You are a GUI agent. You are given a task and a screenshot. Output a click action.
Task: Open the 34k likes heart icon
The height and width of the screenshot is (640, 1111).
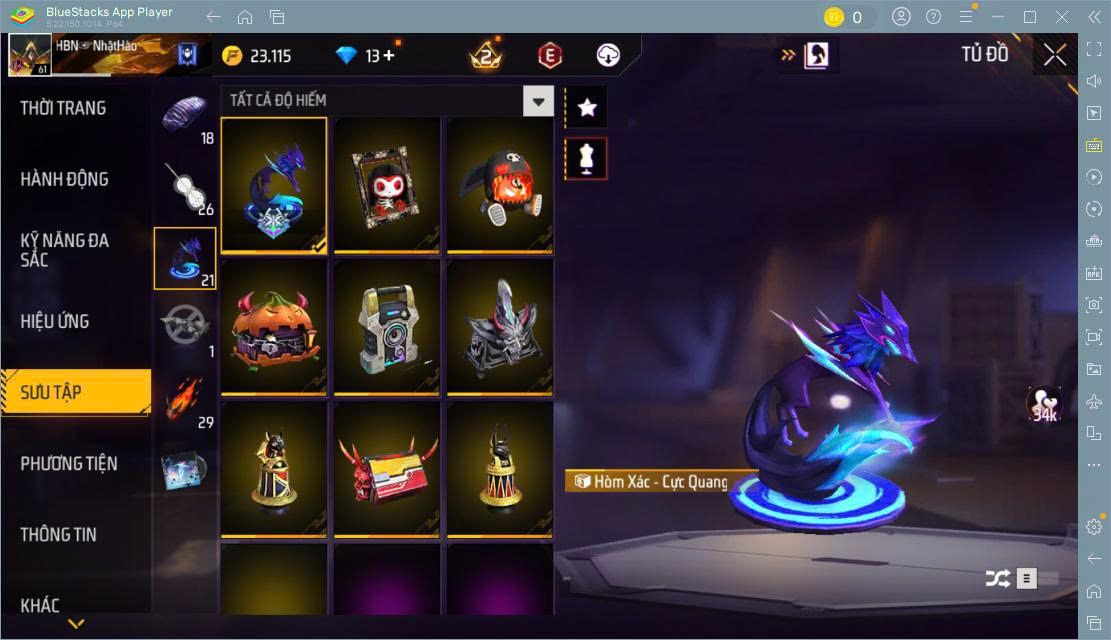[x=1045, y=404]
